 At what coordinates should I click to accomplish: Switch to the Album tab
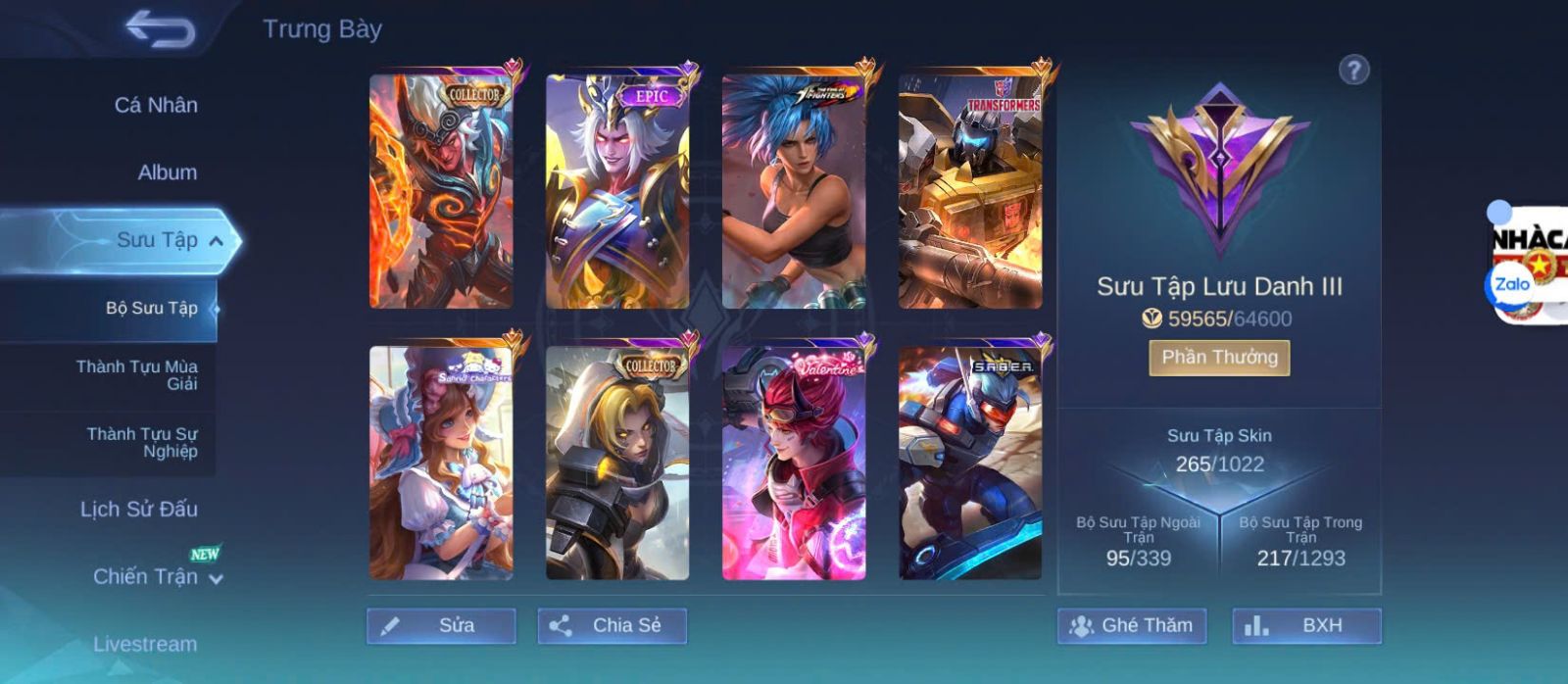(167, 172)
